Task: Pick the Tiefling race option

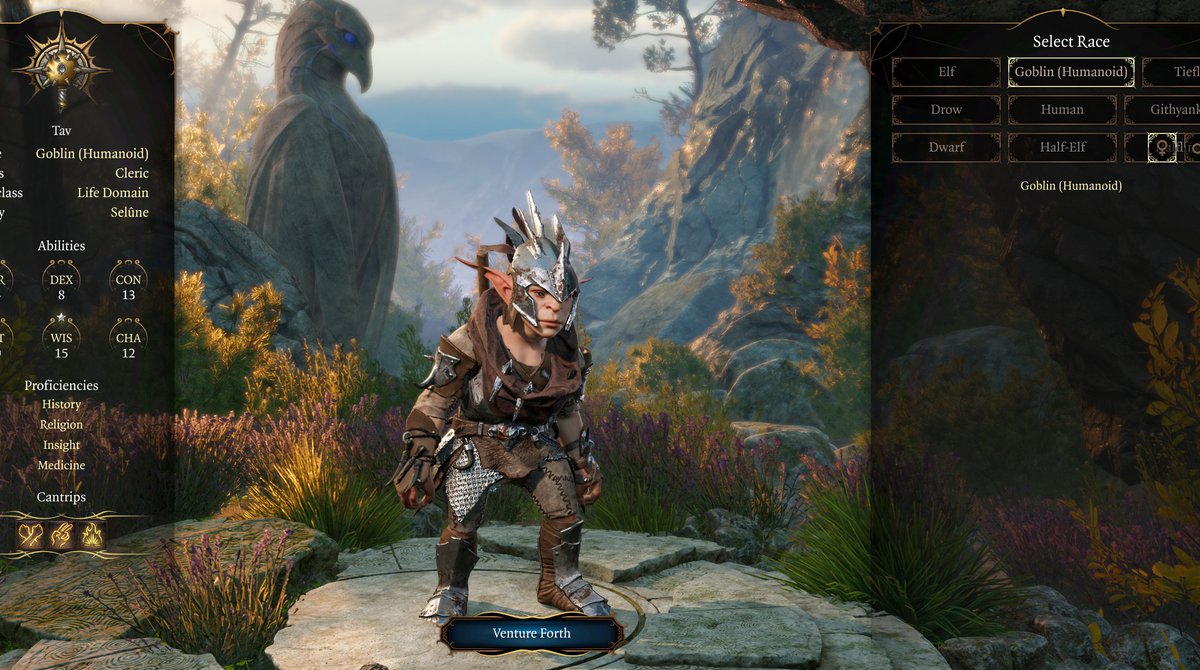Action: coord(1172,72)
